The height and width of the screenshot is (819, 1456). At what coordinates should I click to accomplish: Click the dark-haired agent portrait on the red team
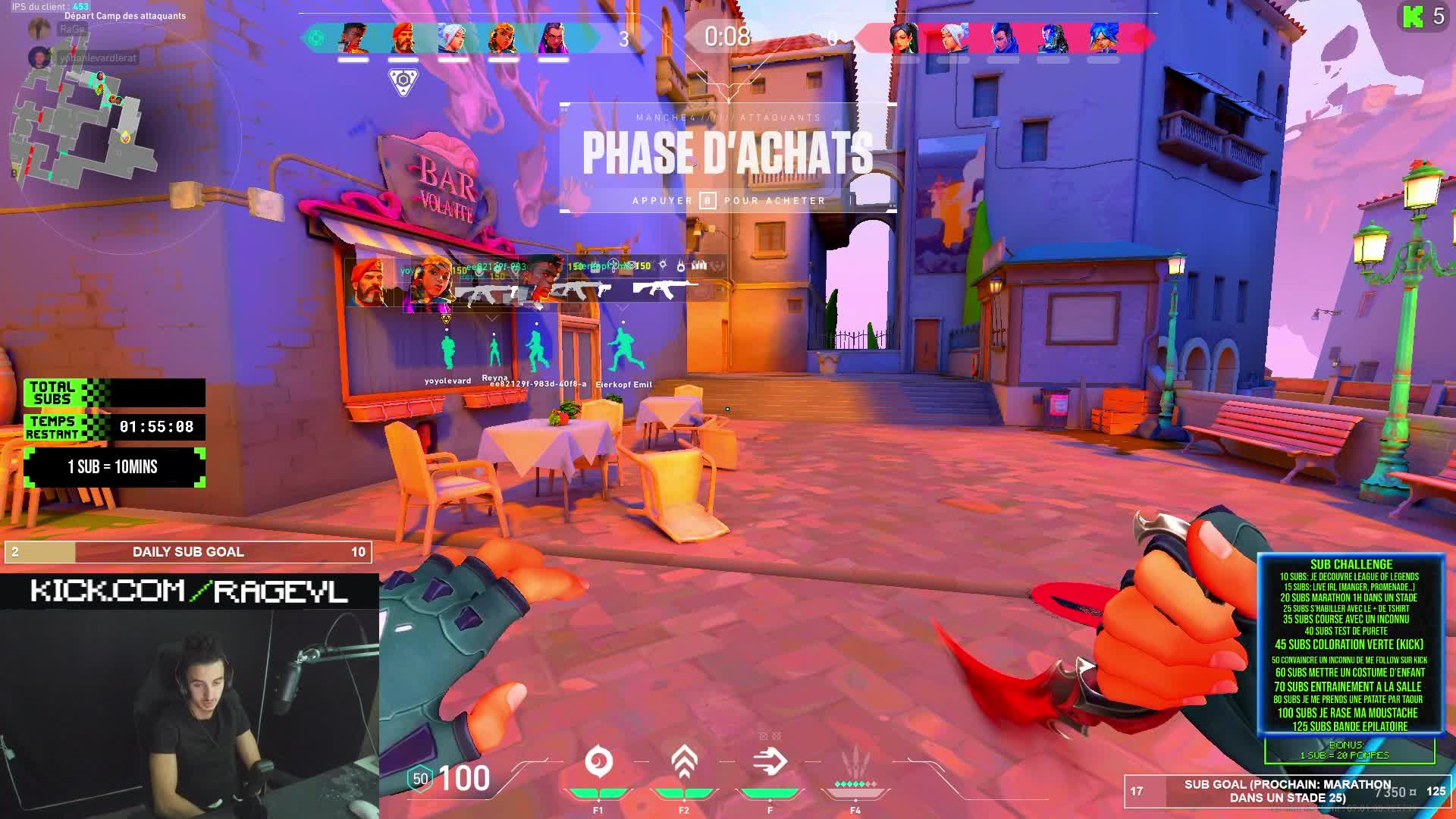903,37
